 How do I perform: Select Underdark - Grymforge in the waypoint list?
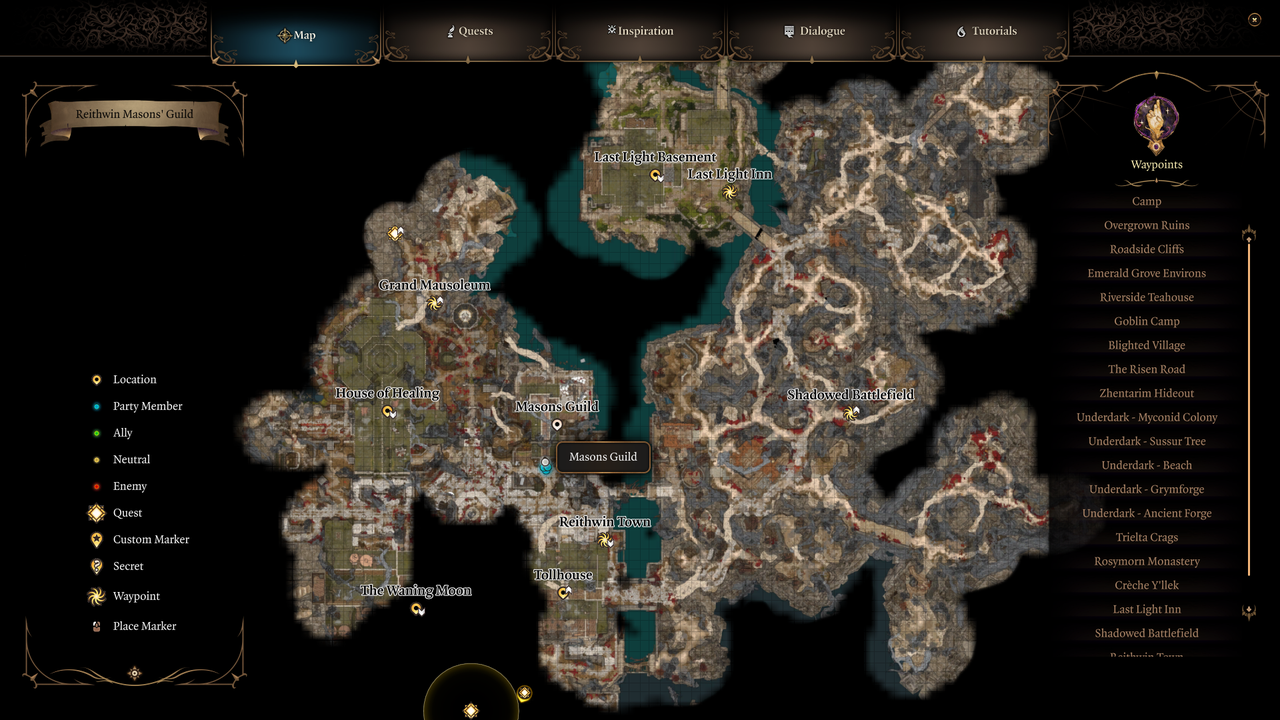pos(1146,489)
